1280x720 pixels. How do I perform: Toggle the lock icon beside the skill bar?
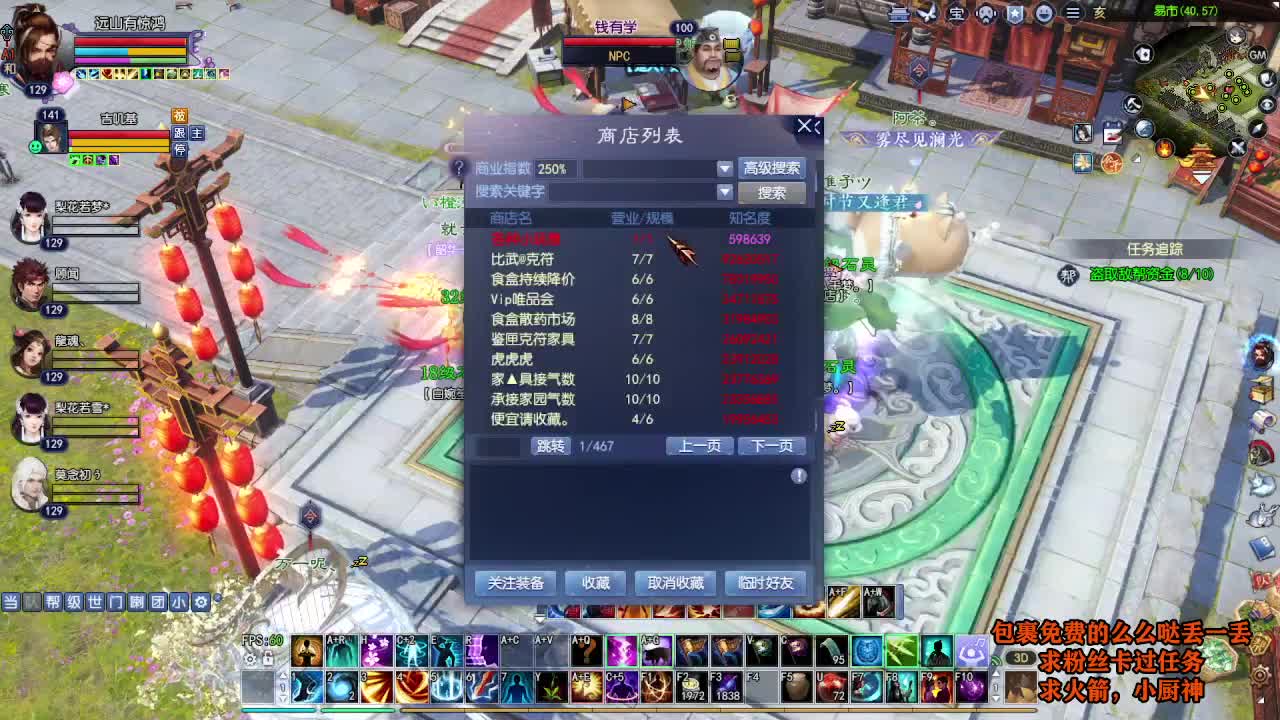pyautogui.click(x=268, y=658)
